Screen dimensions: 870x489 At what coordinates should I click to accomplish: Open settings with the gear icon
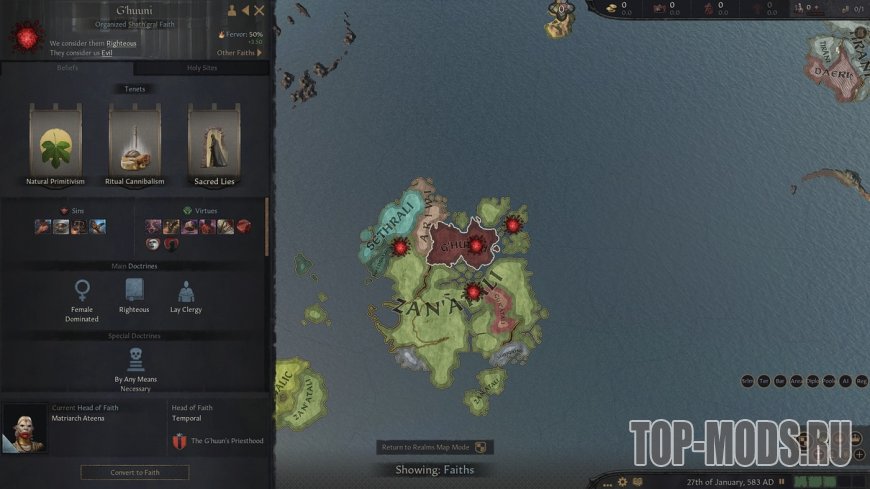coord(622,481)
